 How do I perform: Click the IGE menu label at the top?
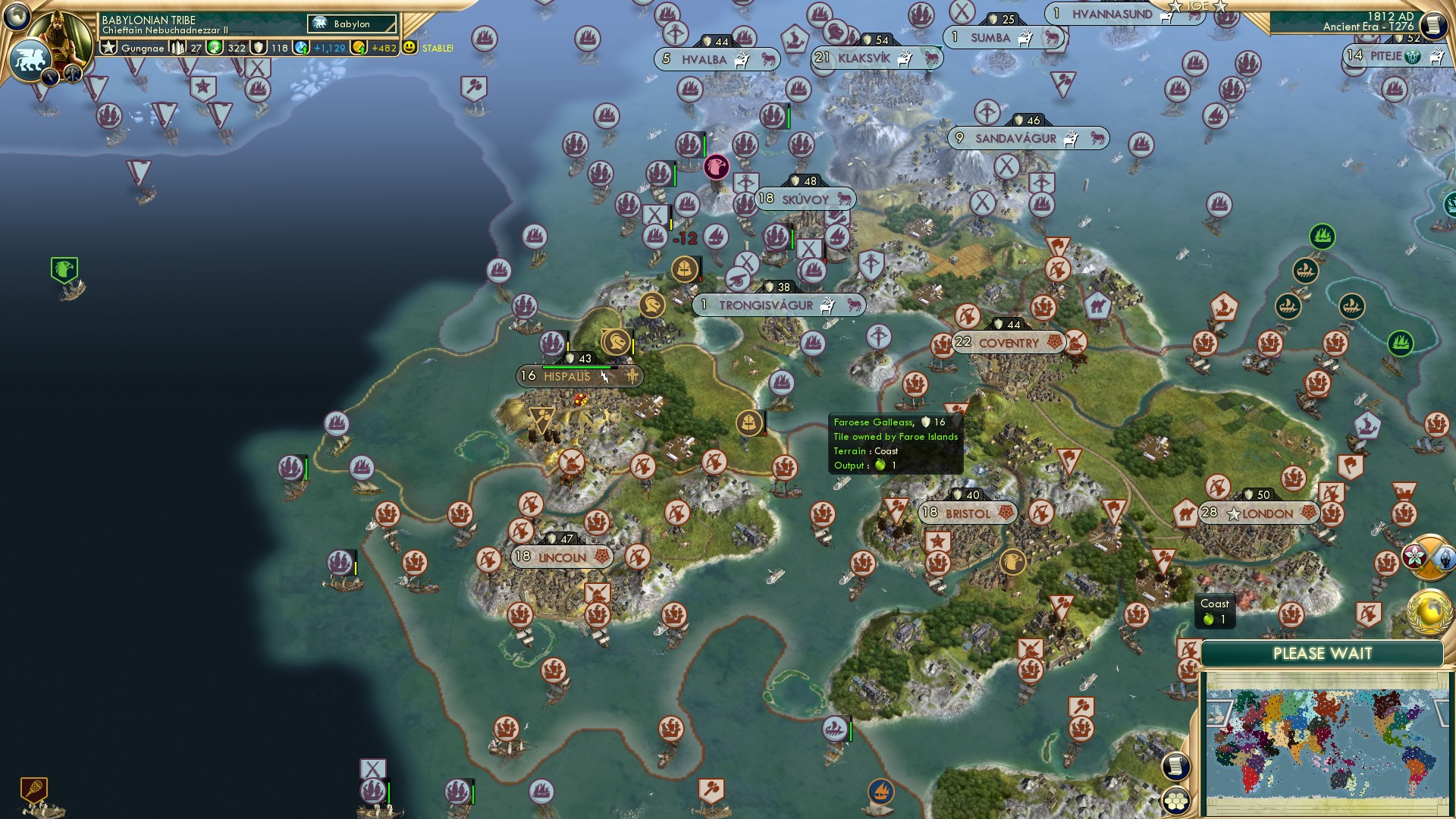click(x=1197, y=6)
